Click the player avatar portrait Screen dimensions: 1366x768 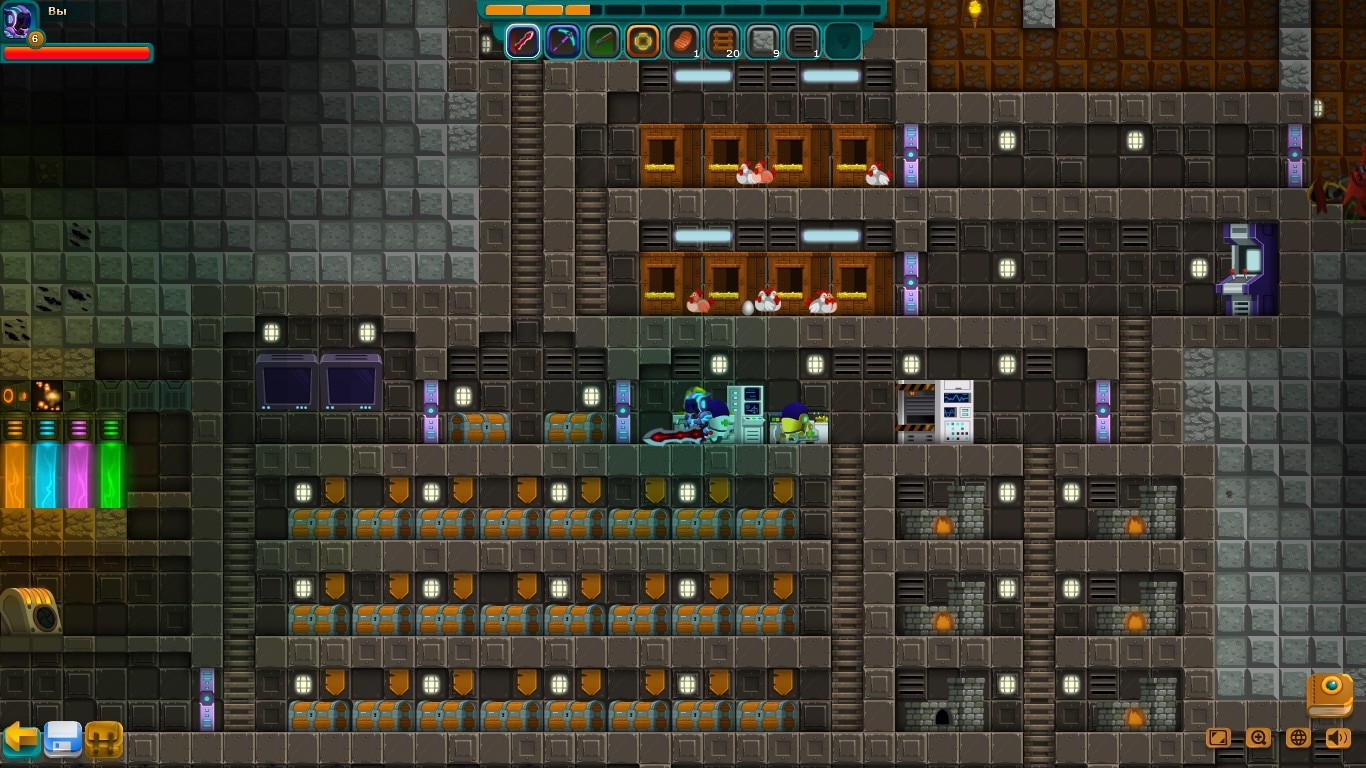18,20
